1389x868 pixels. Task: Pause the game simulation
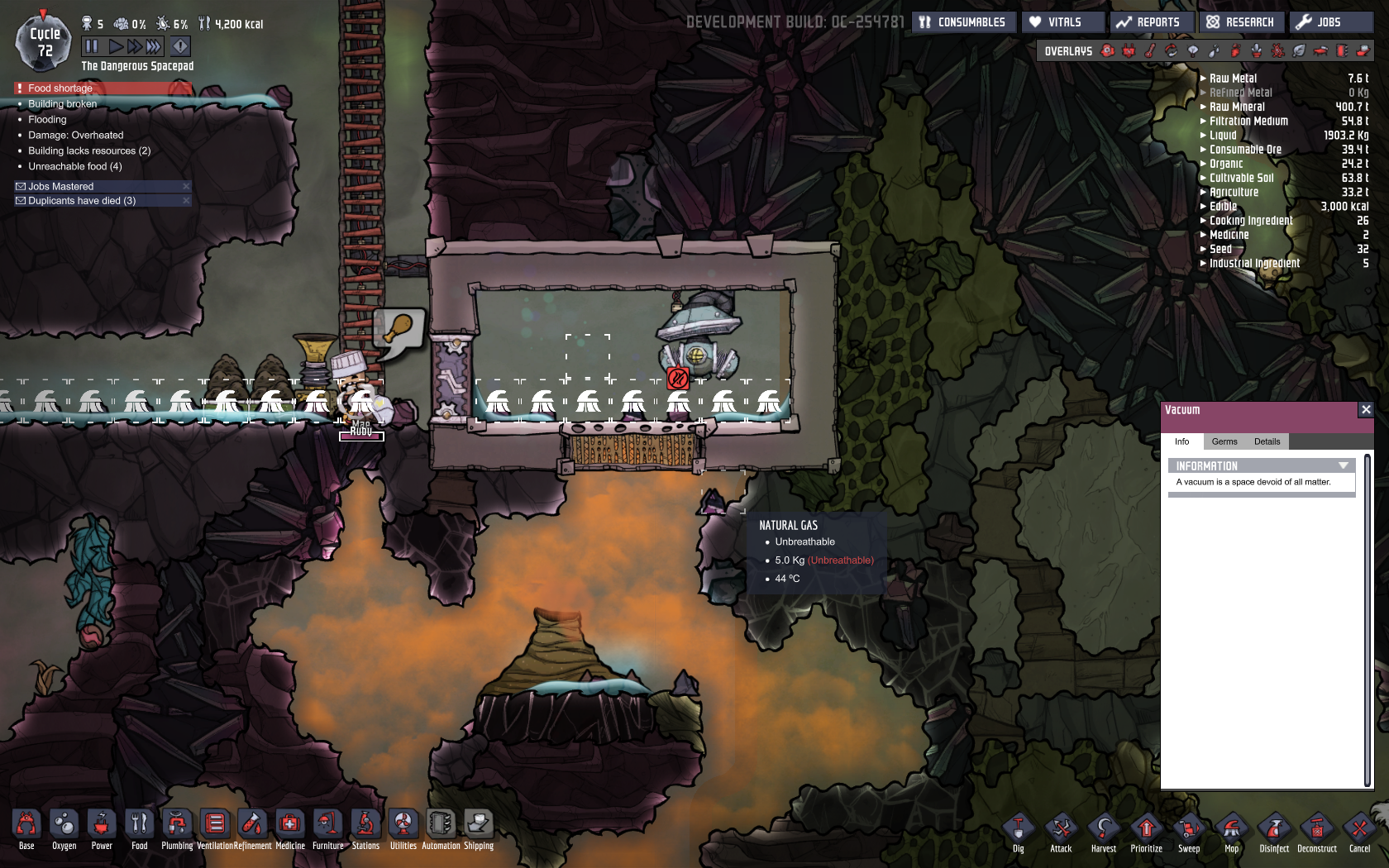[x=92, y=46]
